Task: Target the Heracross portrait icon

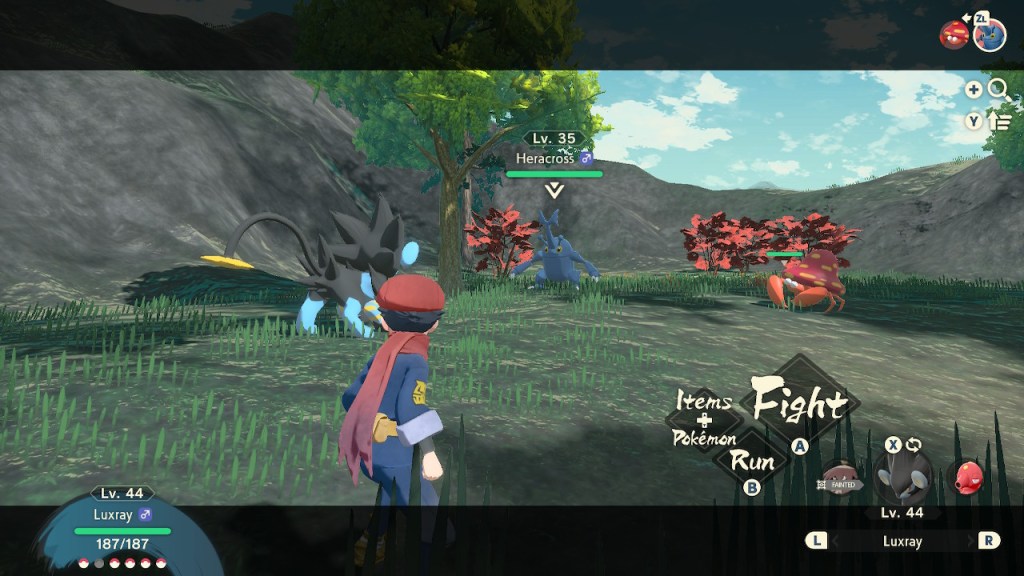Action: pyautogui.click(x=989, y=34)
